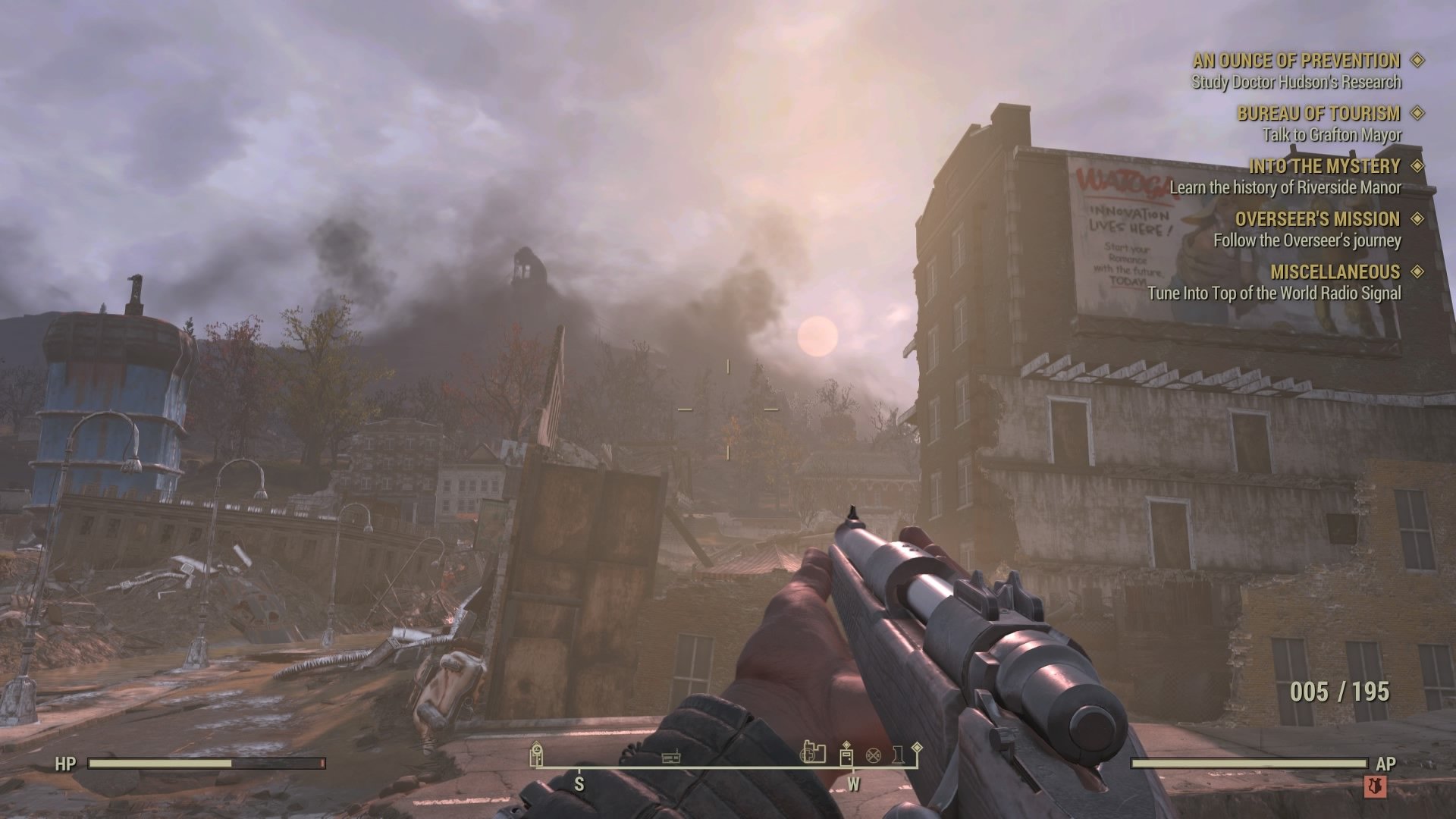Select the An Ounce Of Prevention quest title
Viewport: 1456px width, 819px height.
[1298, 61]
